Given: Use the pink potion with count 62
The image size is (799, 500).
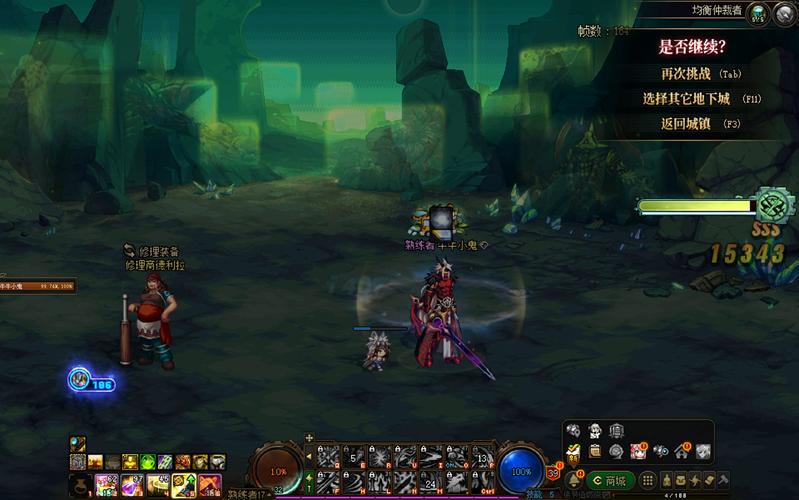Looking at the screenshot, I should point(106,485).
